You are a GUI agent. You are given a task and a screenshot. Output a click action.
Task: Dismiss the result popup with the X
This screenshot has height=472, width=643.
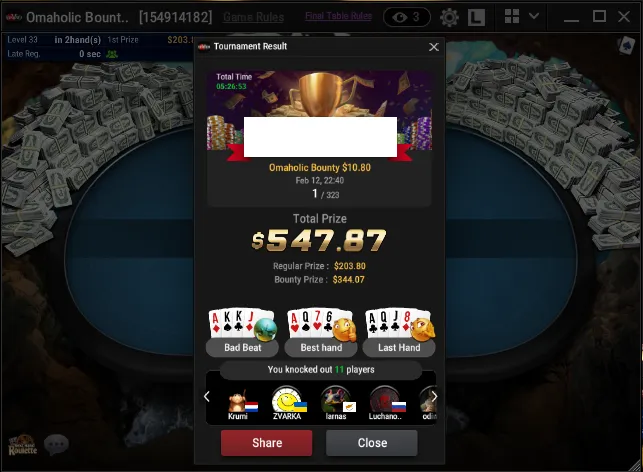point(433,47)
